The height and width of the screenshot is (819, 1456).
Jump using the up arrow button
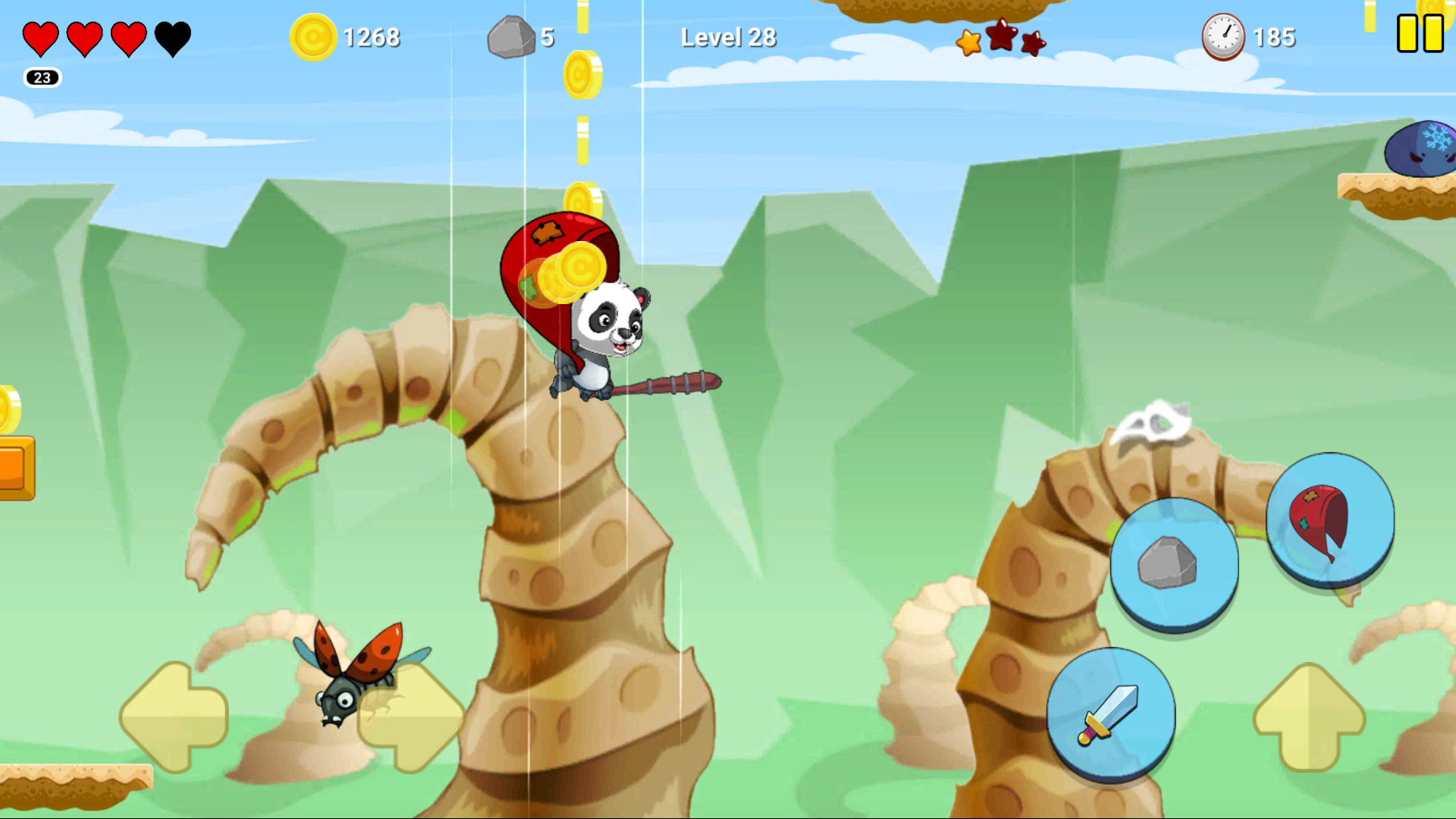[x=1310, y=717]
